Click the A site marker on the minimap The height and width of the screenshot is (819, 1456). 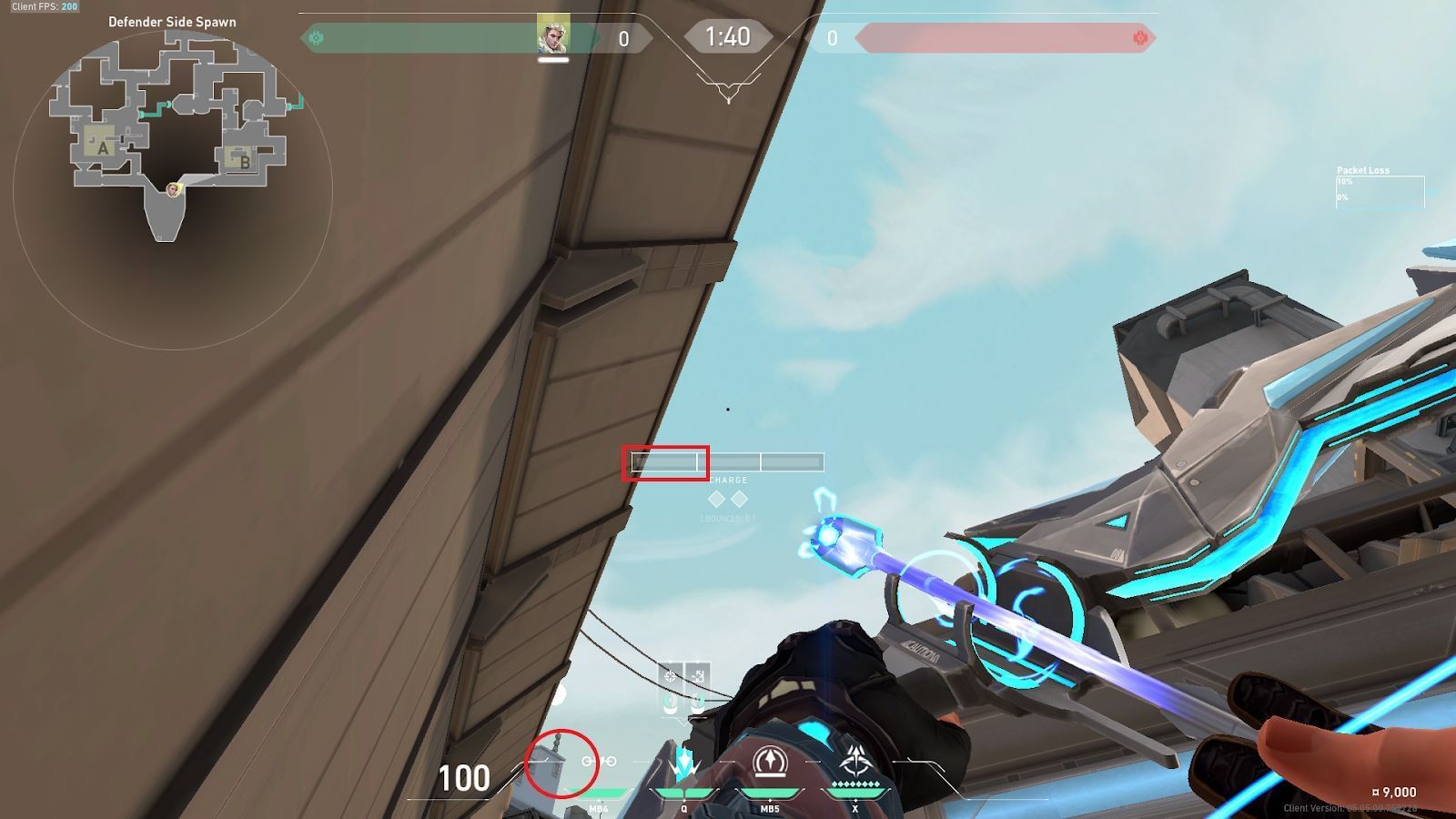tap(103, 147)
